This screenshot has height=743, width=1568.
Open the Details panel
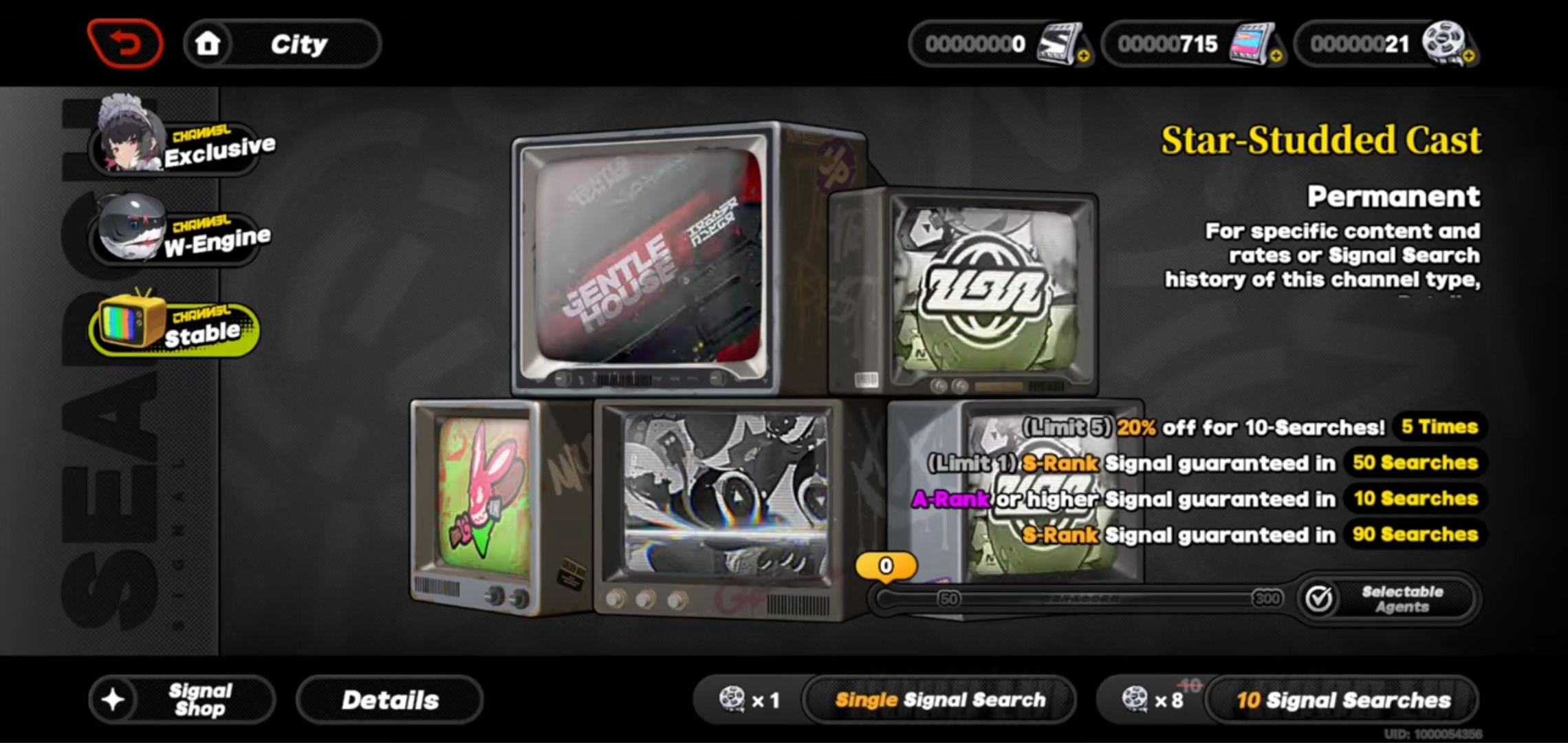coord(389,699)
